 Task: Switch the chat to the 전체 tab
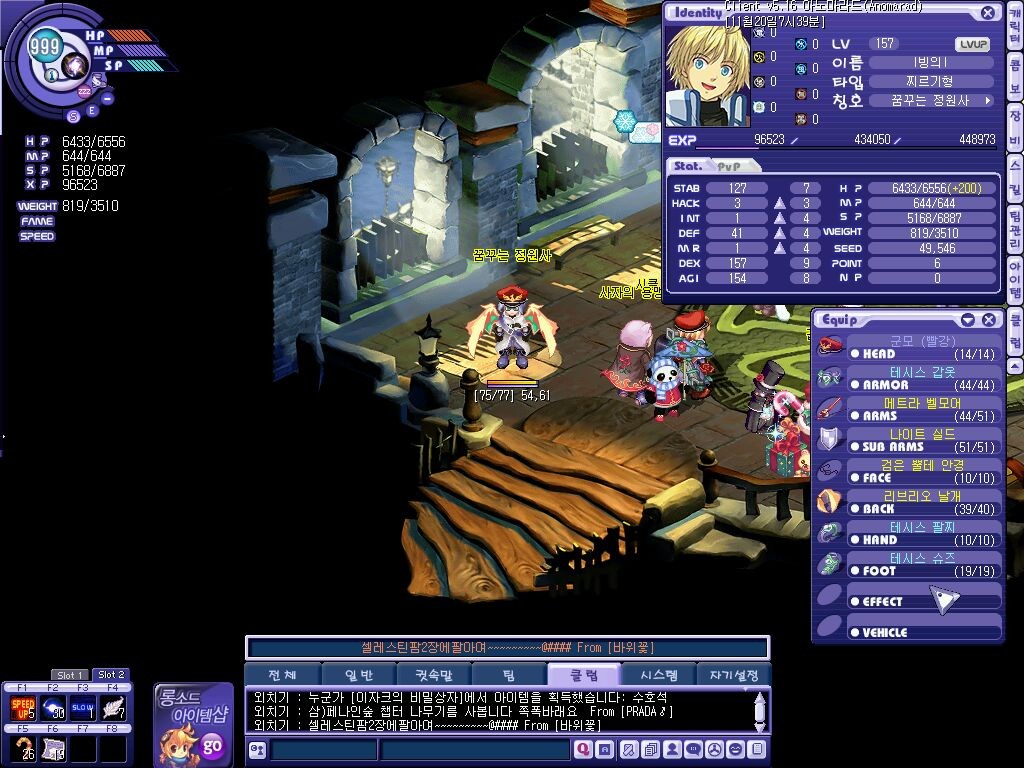pos(282,675)
